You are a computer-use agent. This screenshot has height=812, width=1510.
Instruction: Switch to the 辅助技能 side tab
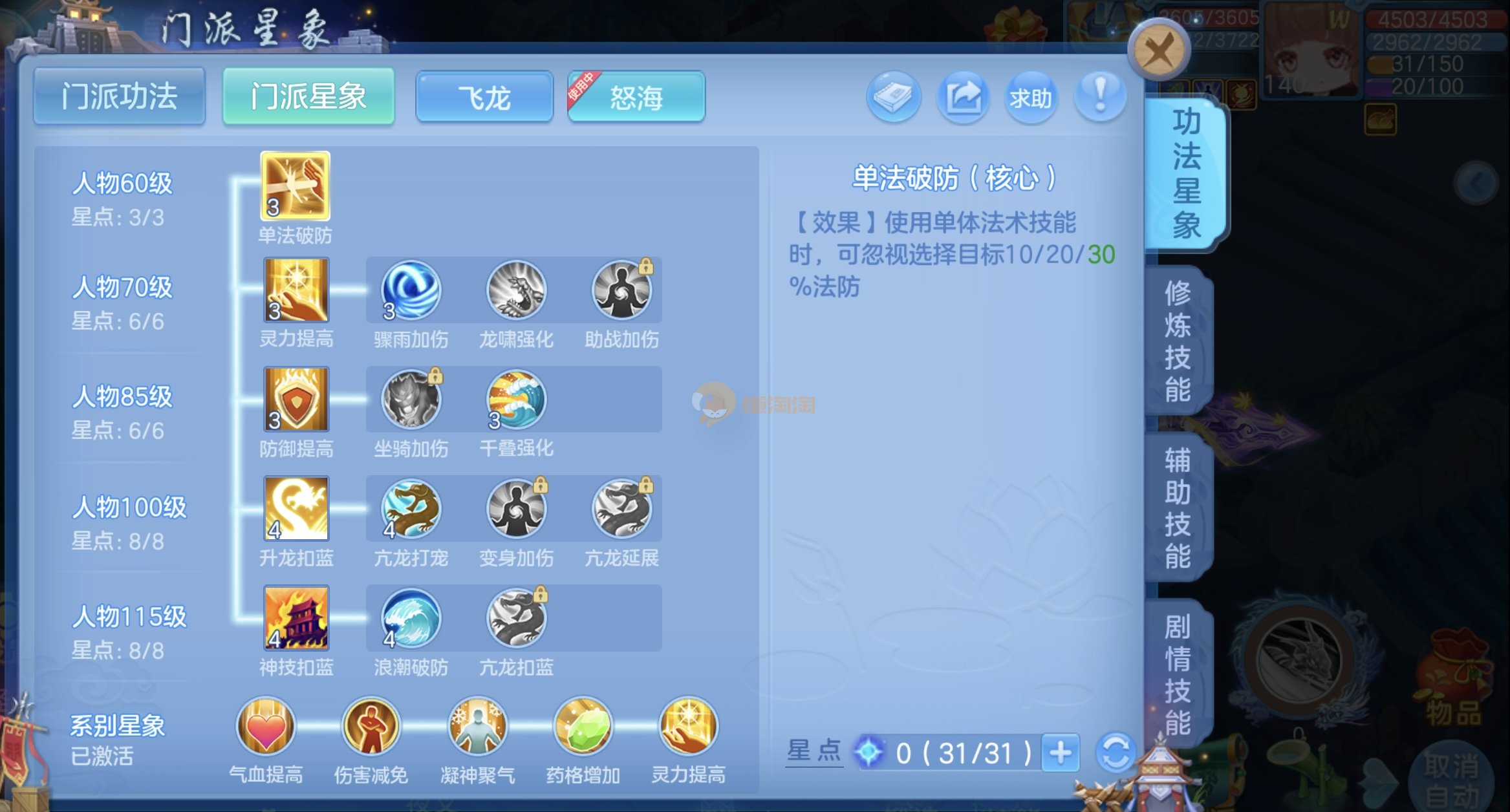point(1178,508)
